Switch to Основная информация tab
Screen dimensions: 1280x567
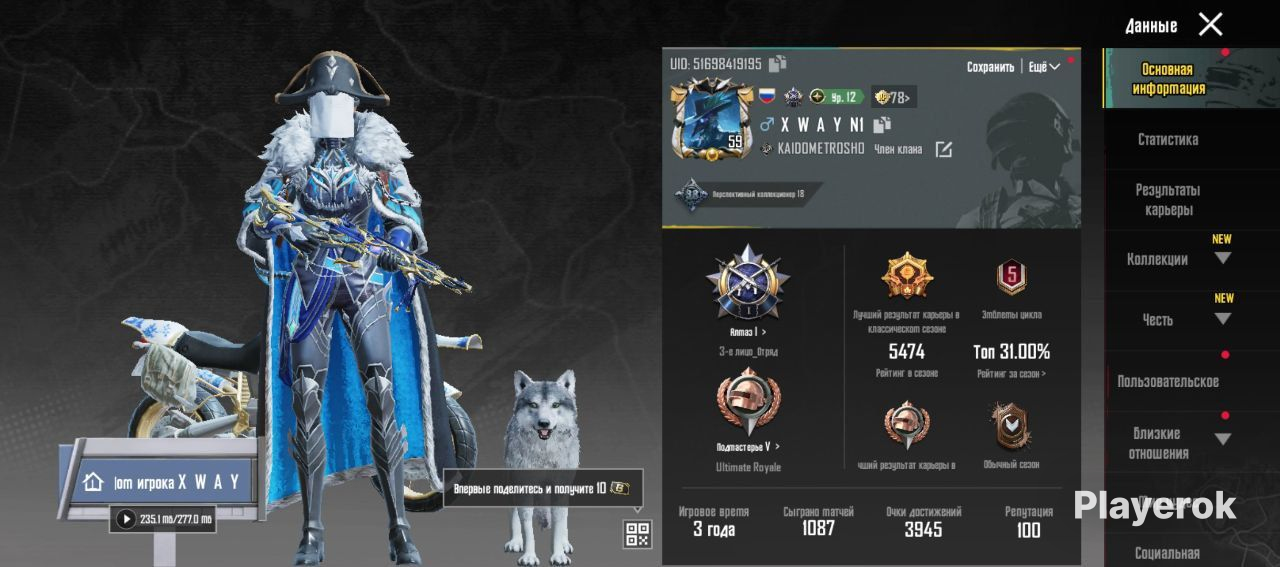click(x=1168, y=79)
